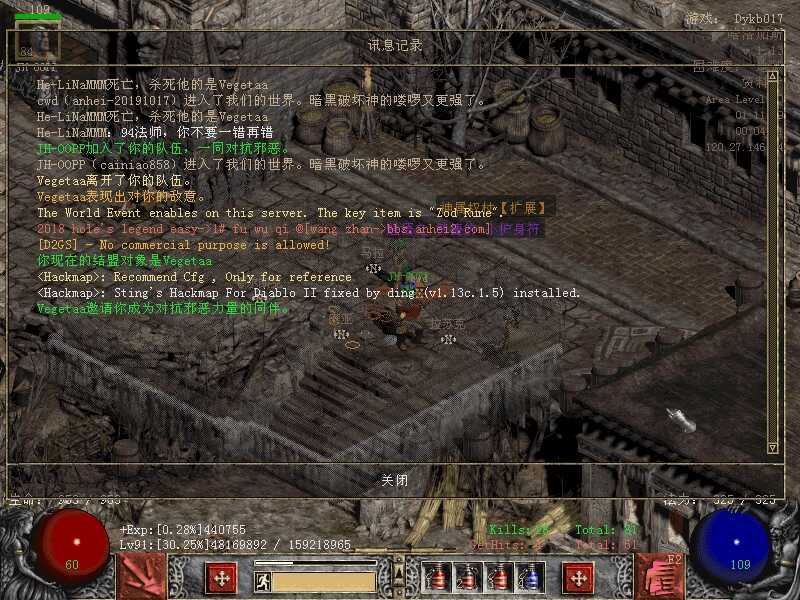The width and height of the screenshot is (800, 600).
Task: Select the left-hand attack skill icon
Action: pyautogui.click(x=141, y=576)
